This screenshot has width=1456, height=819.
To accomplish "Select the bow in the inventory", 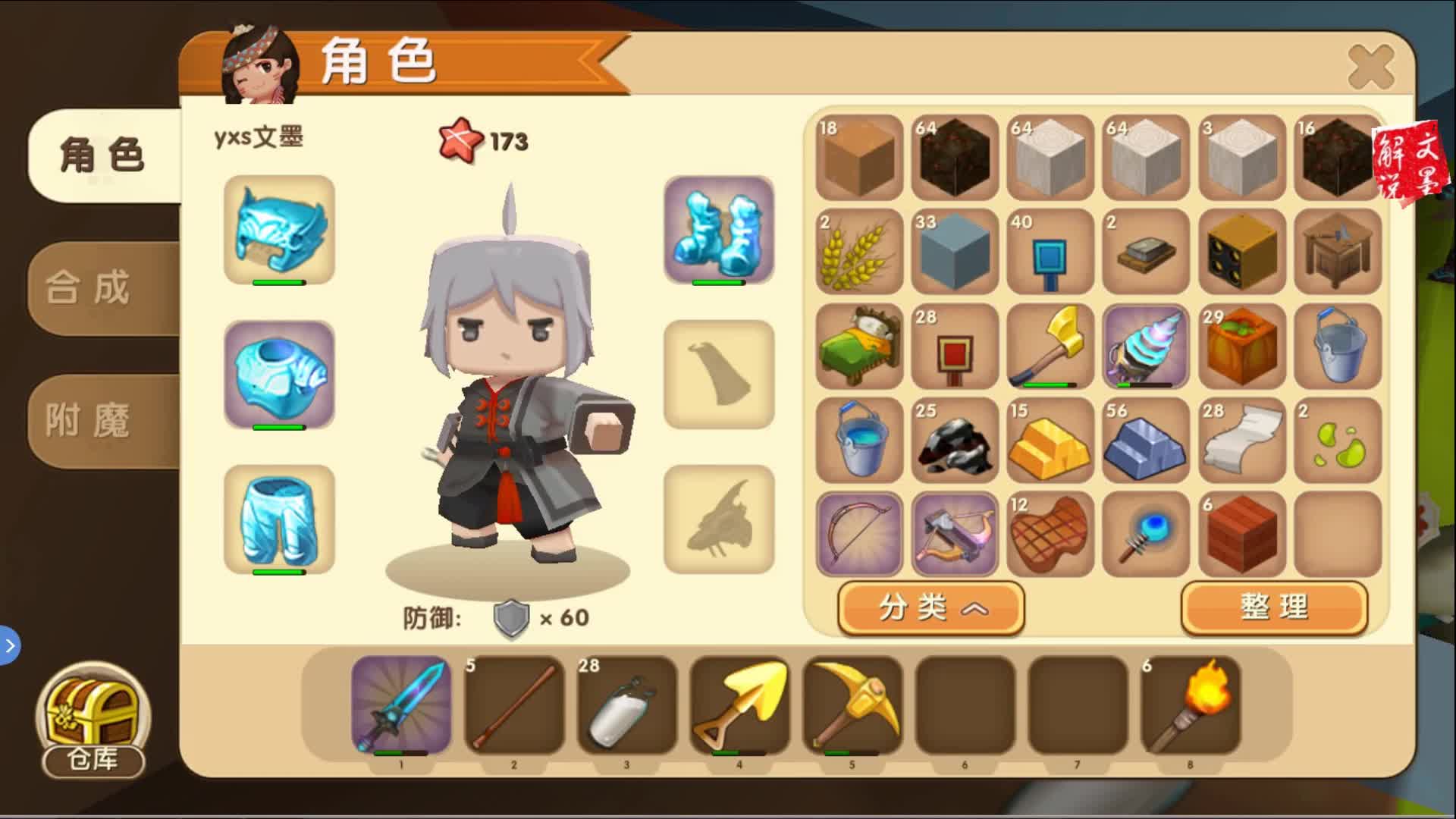I will tap(859, 535).
